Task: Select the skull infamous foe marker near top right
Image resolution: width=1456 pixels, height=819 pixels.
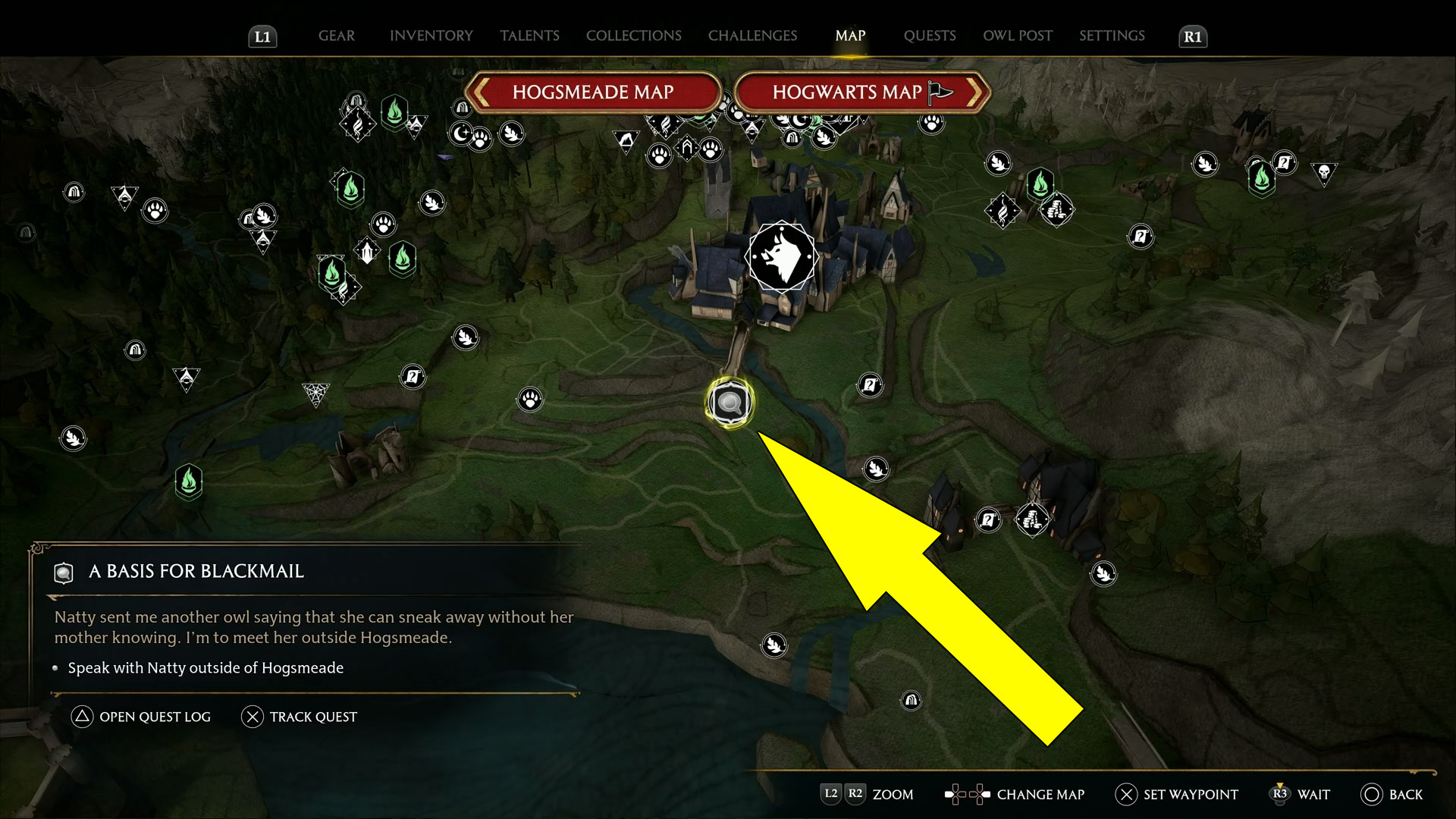Action: point(1325,173)
